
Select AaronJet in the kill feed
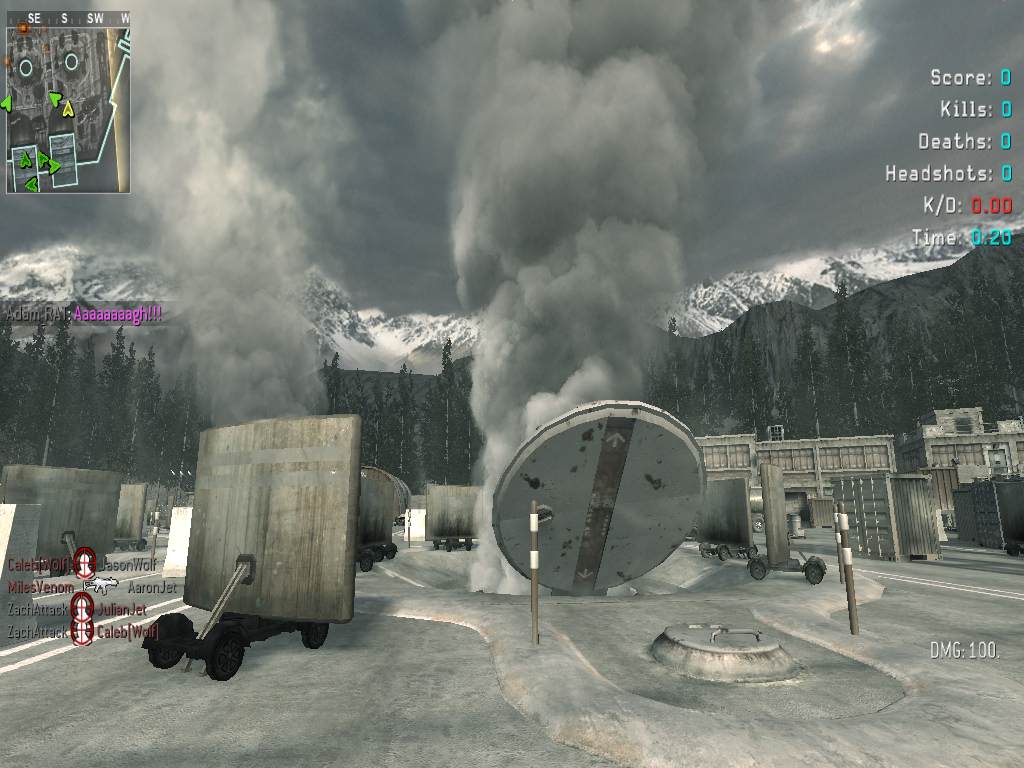(x=152, y=587)
